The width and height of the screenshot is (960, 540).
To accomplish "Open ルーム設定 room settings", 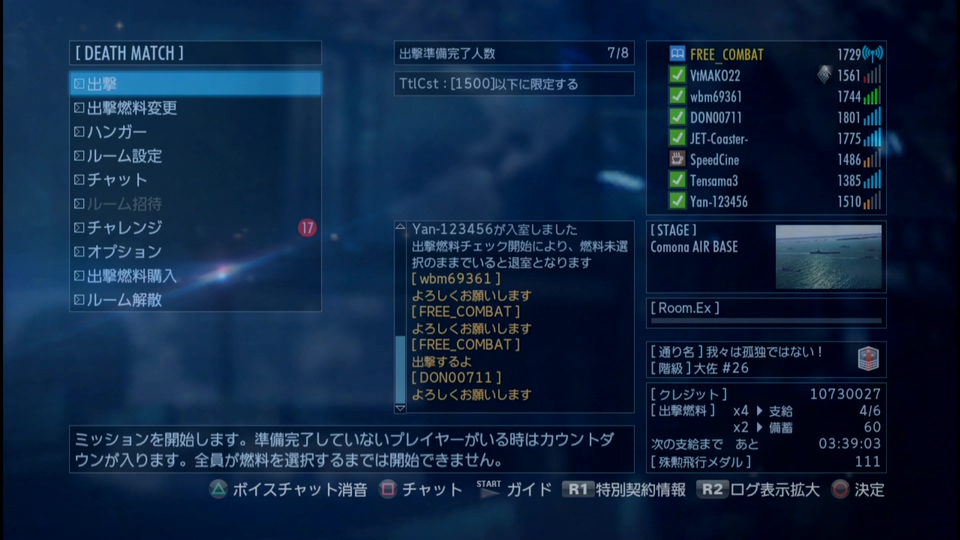I will pyautogui.click(x=195, y=156).
